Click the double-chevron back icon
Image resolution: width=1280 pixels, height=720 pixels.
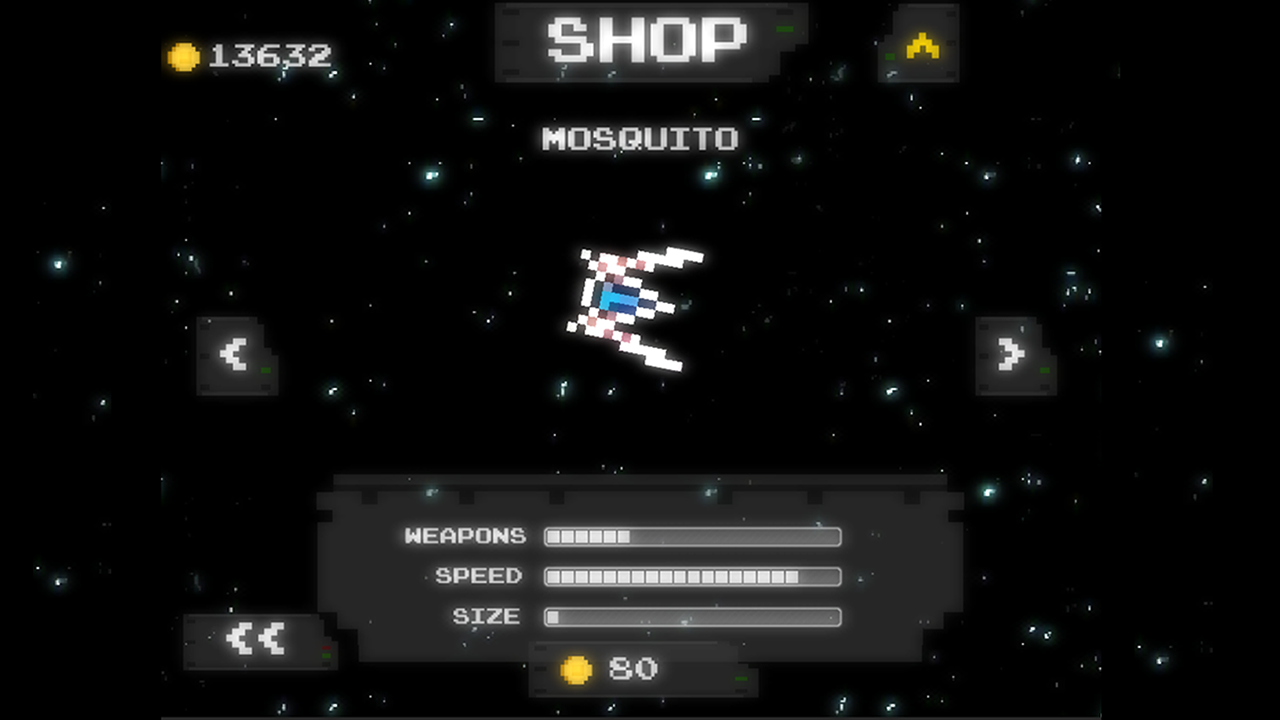point(255,640)
